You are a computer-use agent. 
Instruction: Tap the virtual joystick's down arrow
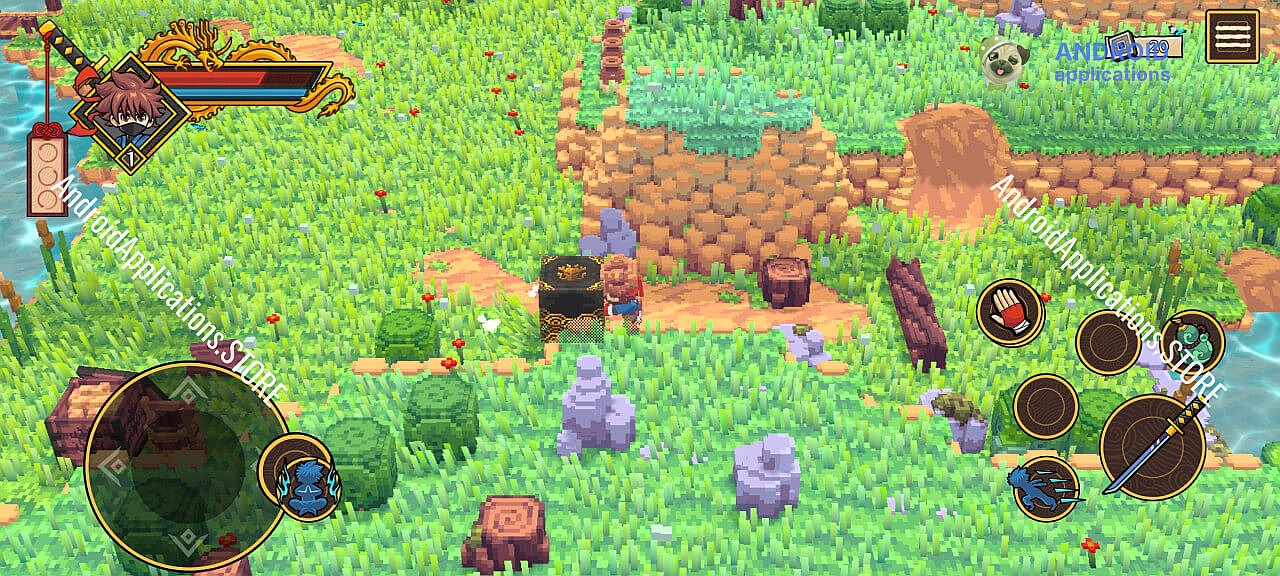pos(186,542)
